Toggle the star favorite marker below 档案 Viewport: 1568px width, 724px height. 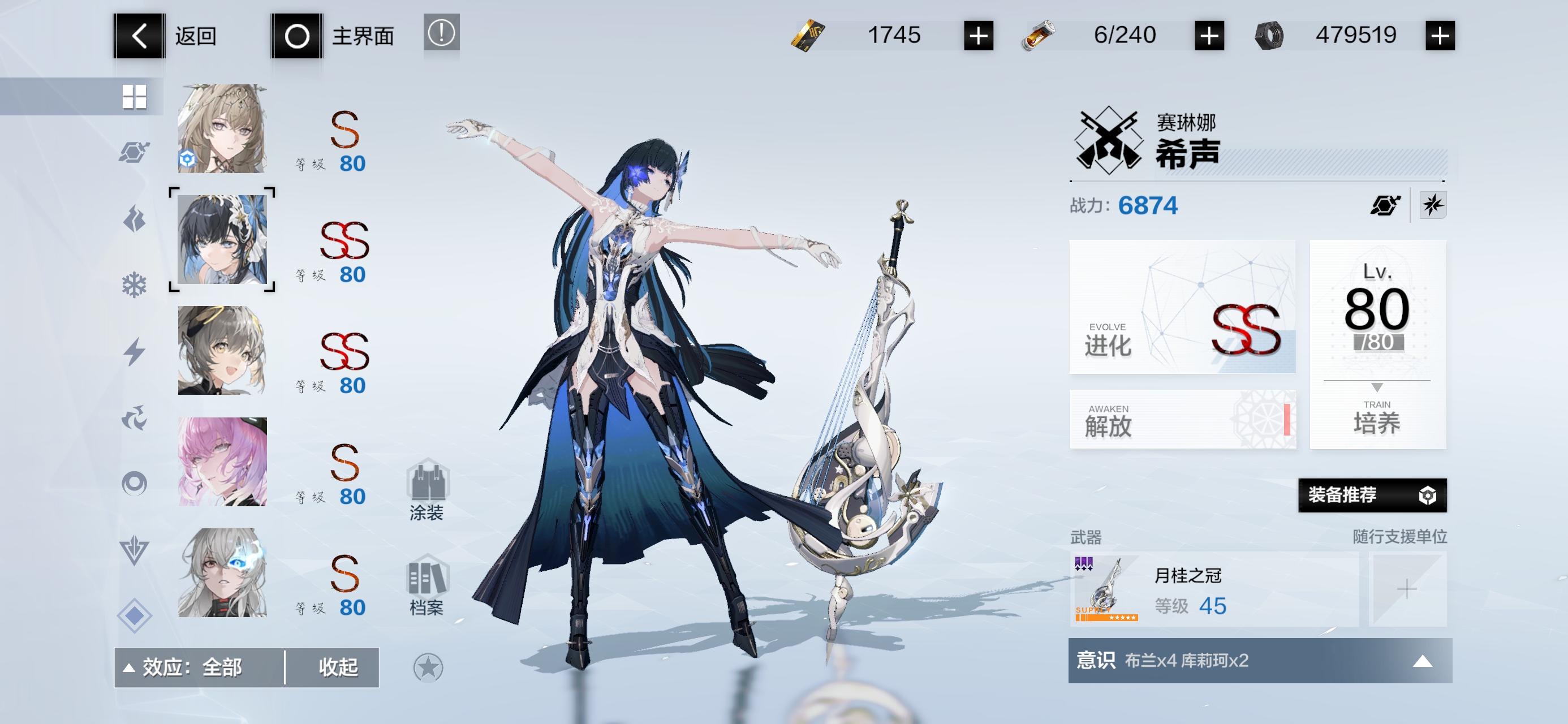429,668
